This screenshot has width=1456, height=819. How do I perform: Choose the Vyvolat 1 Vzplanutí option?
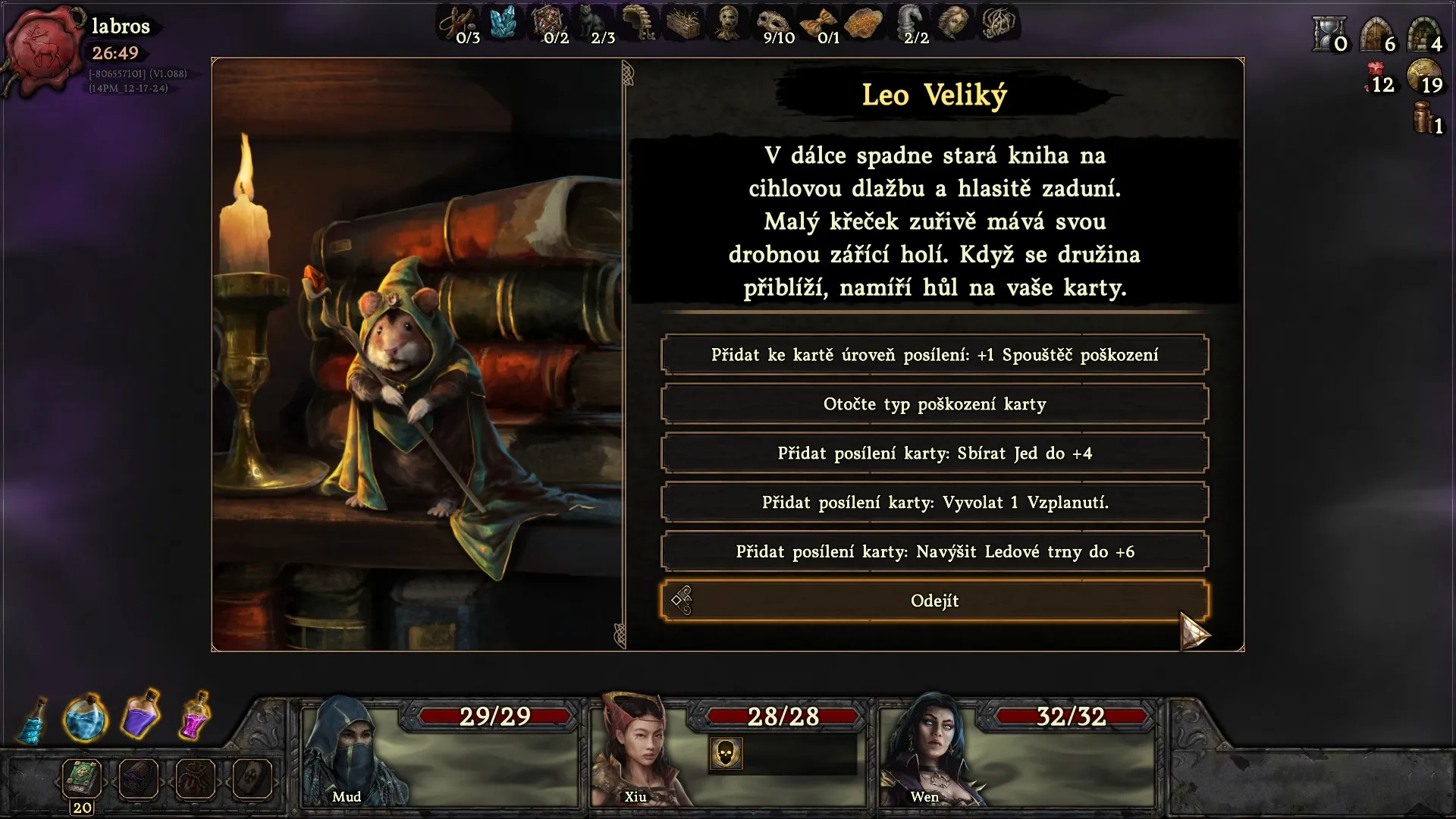(934, 503)
